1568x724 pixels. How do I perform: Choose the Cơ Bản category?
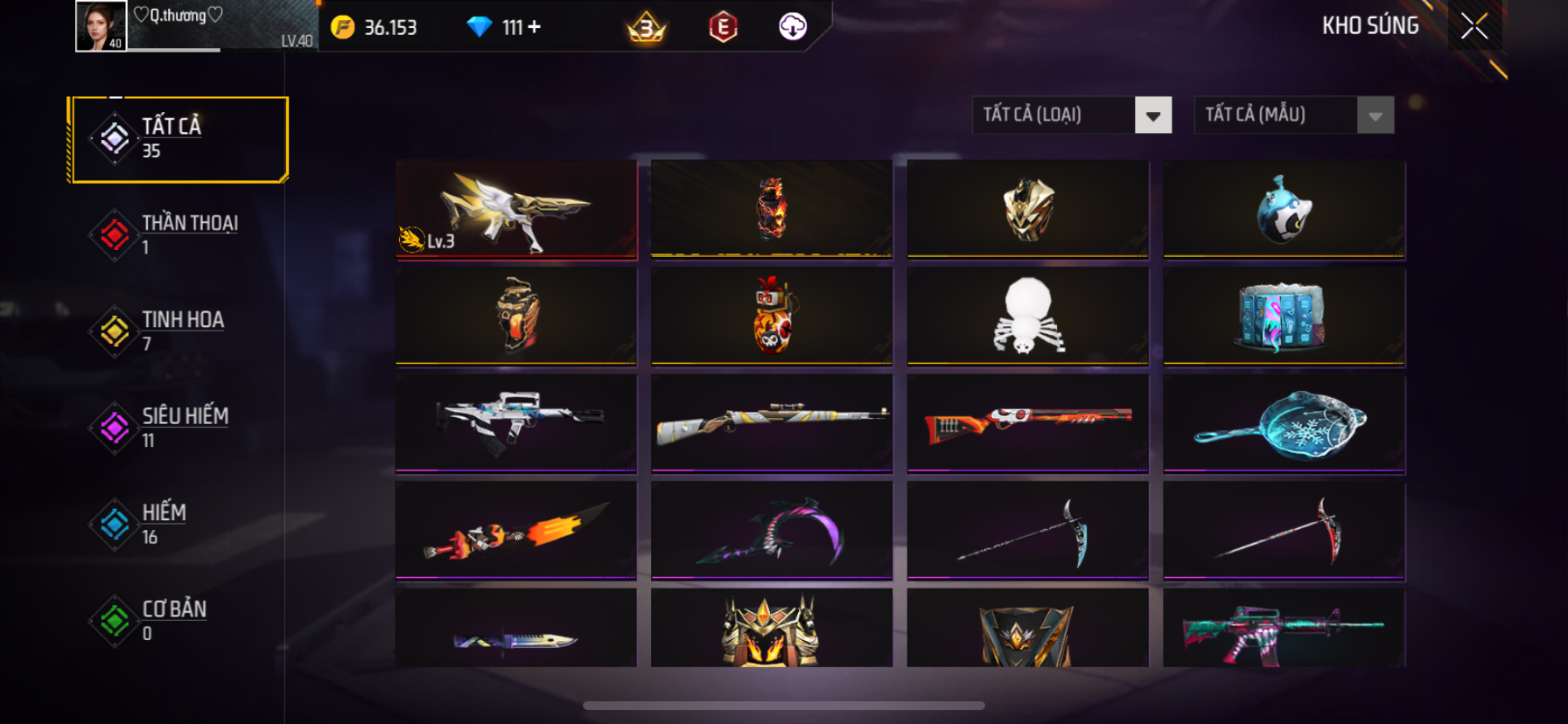coord(179,620)
